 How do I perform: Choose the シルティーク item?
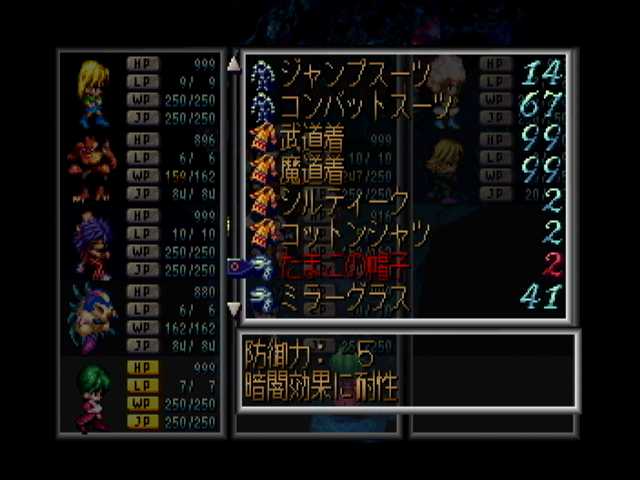tap(340, 202)
